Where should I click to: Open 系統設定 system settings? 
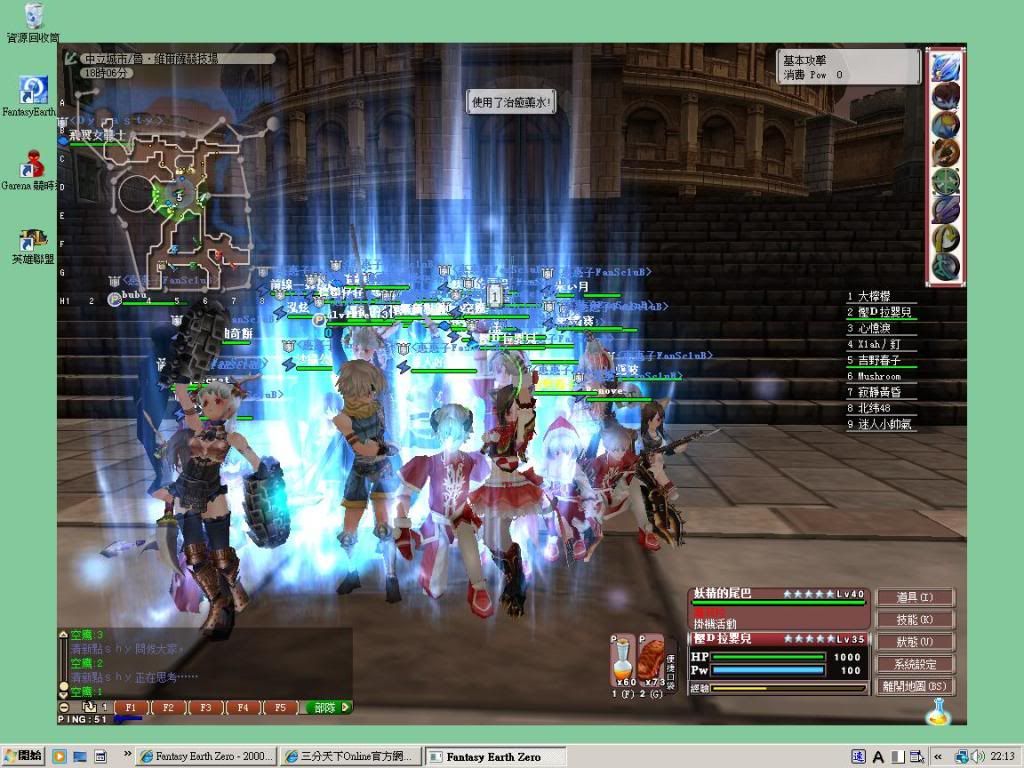915,664
